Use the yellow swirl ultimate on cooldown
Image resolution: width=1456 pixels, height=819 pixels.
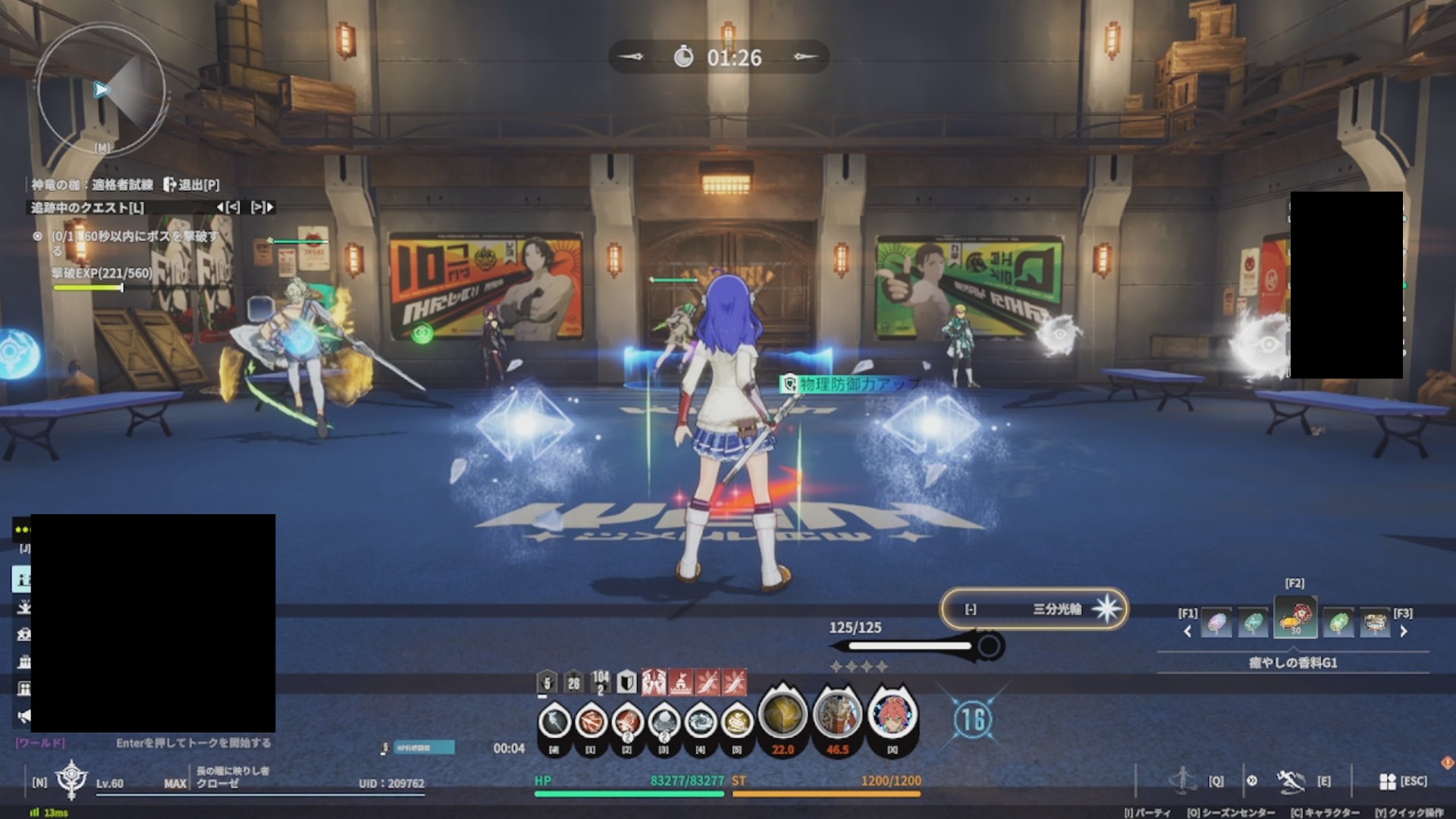(783, 714)
